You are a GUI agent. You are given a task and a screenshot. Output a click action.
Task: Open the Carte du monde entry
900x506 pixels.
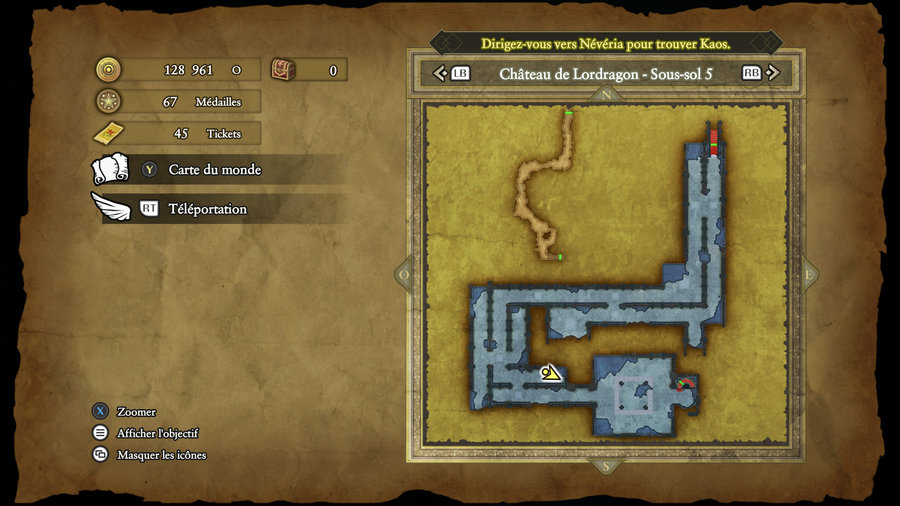pyautogui.click(x=214, y=170)
